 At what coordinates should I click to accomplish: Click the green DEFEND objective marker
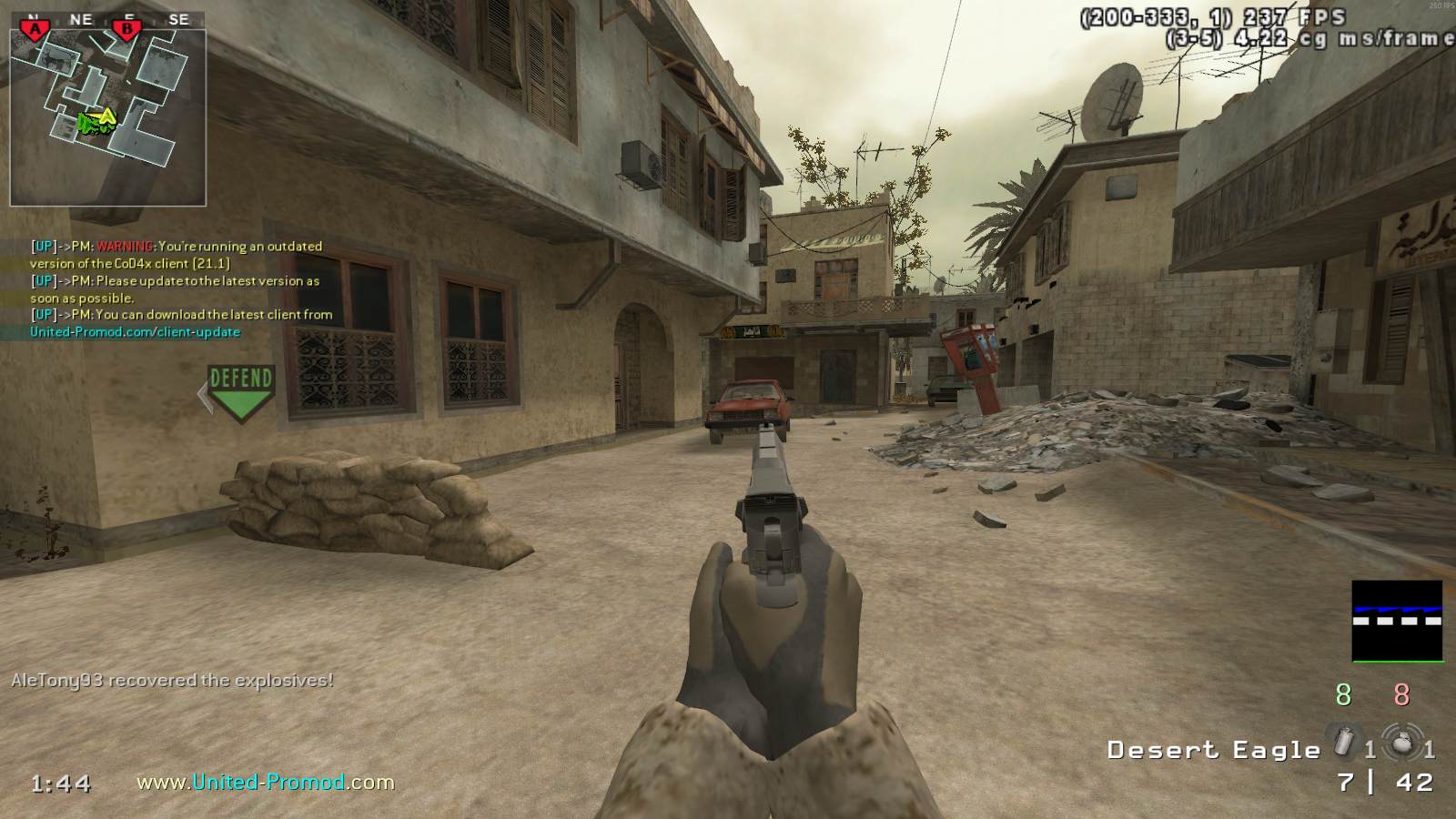click(240, 393)
